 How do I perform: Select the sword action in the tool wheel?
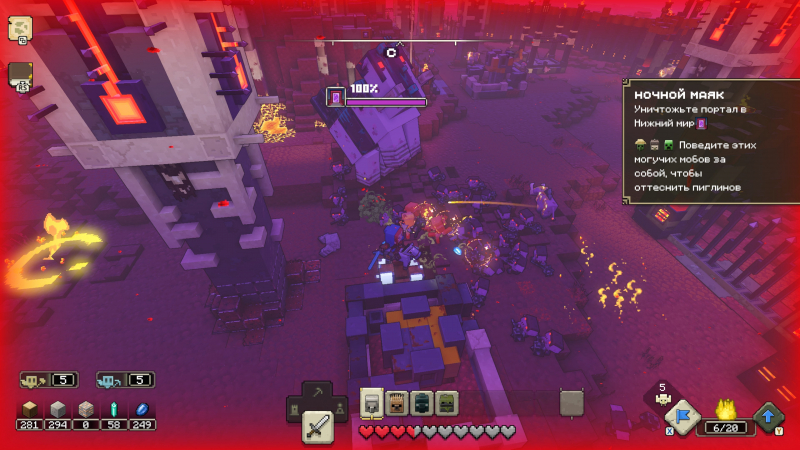pyautogui.click(x=317, y=427)
